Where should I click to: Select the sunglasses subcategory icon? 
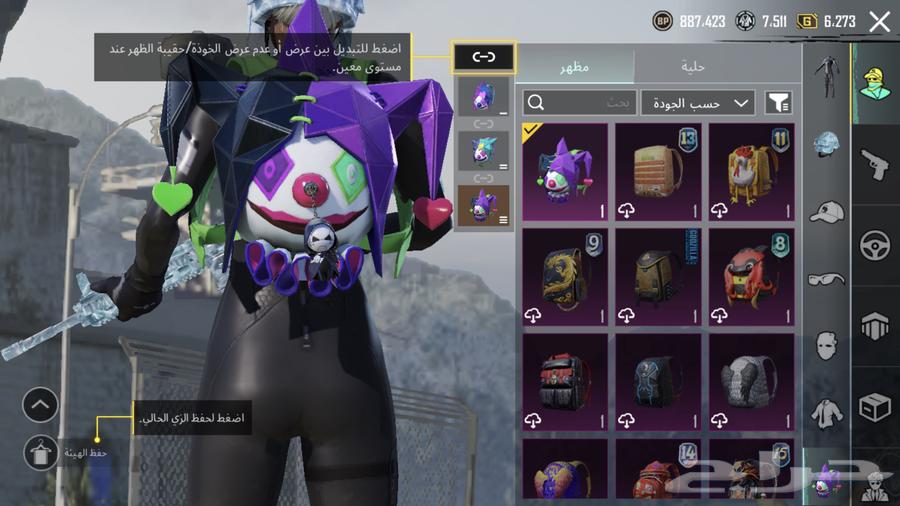point(826,279)
